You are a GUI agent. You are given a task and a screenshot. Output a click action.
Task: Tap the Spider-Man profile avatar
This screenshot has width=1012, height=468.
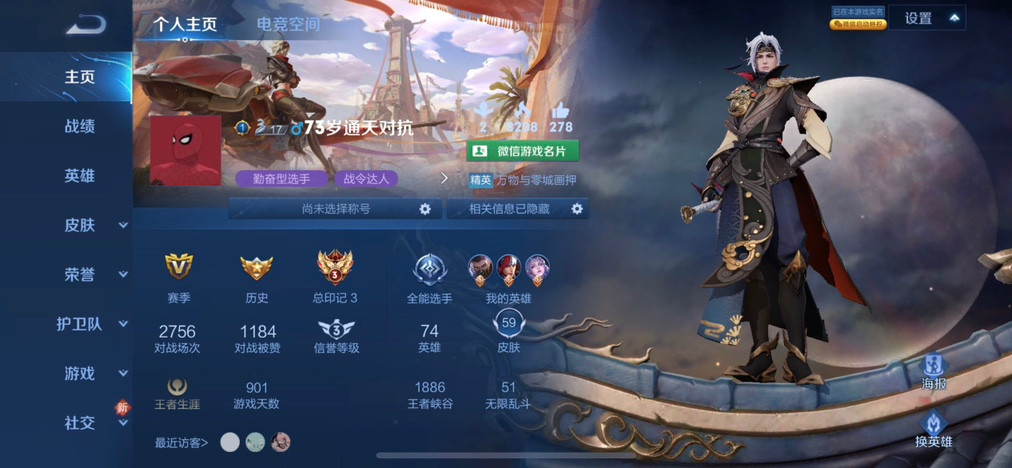pos(185,150)
